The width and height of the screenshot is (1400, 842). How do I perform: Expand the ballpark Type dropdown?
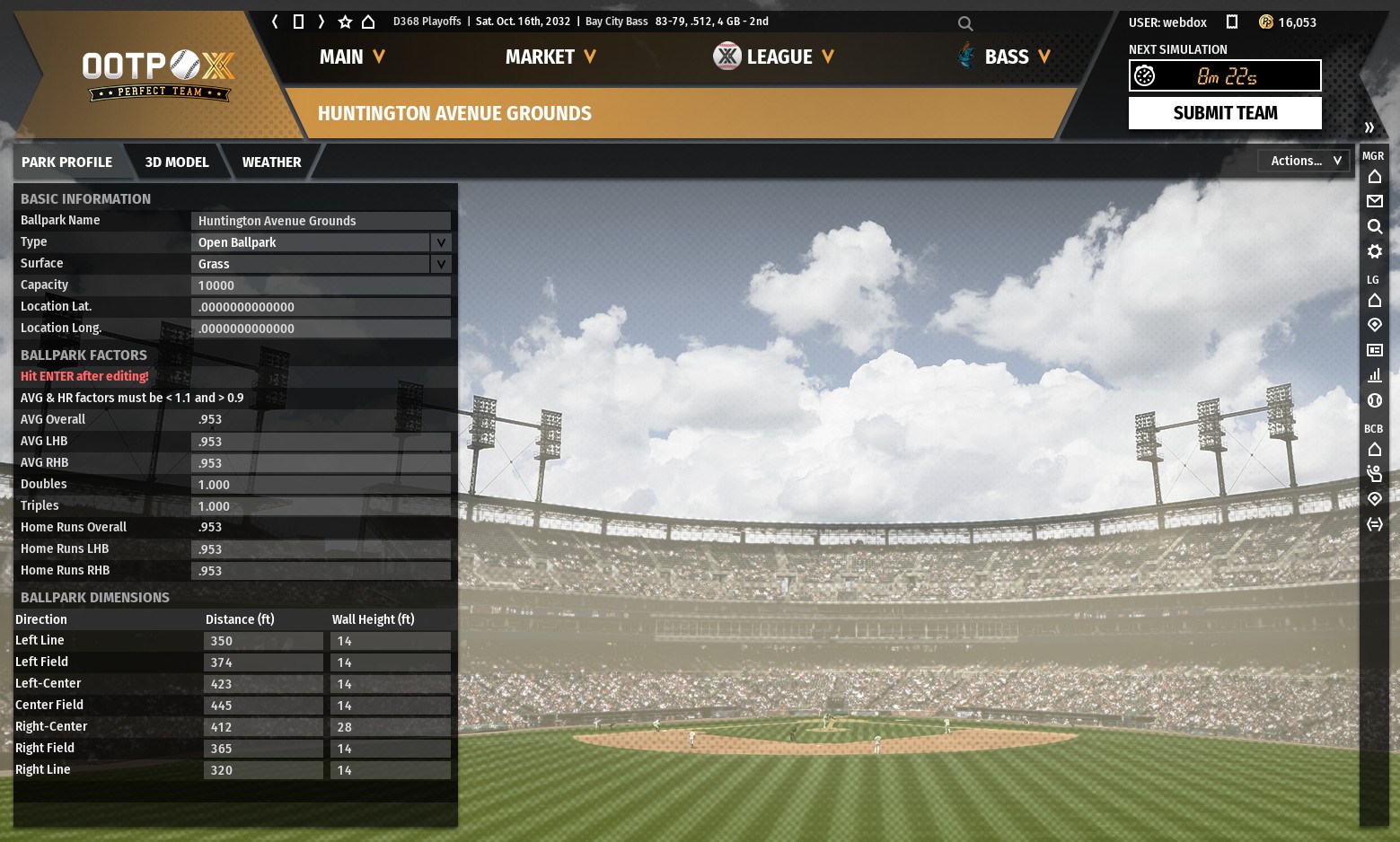[x=440, y=242]
